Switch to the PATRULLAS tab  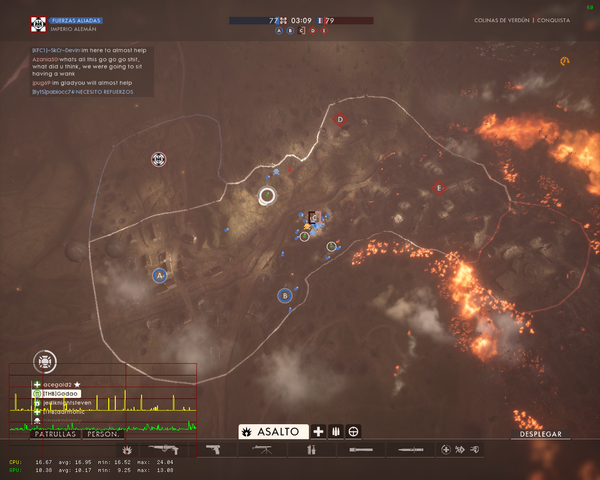pyautogui.click(x=56, y=435)
